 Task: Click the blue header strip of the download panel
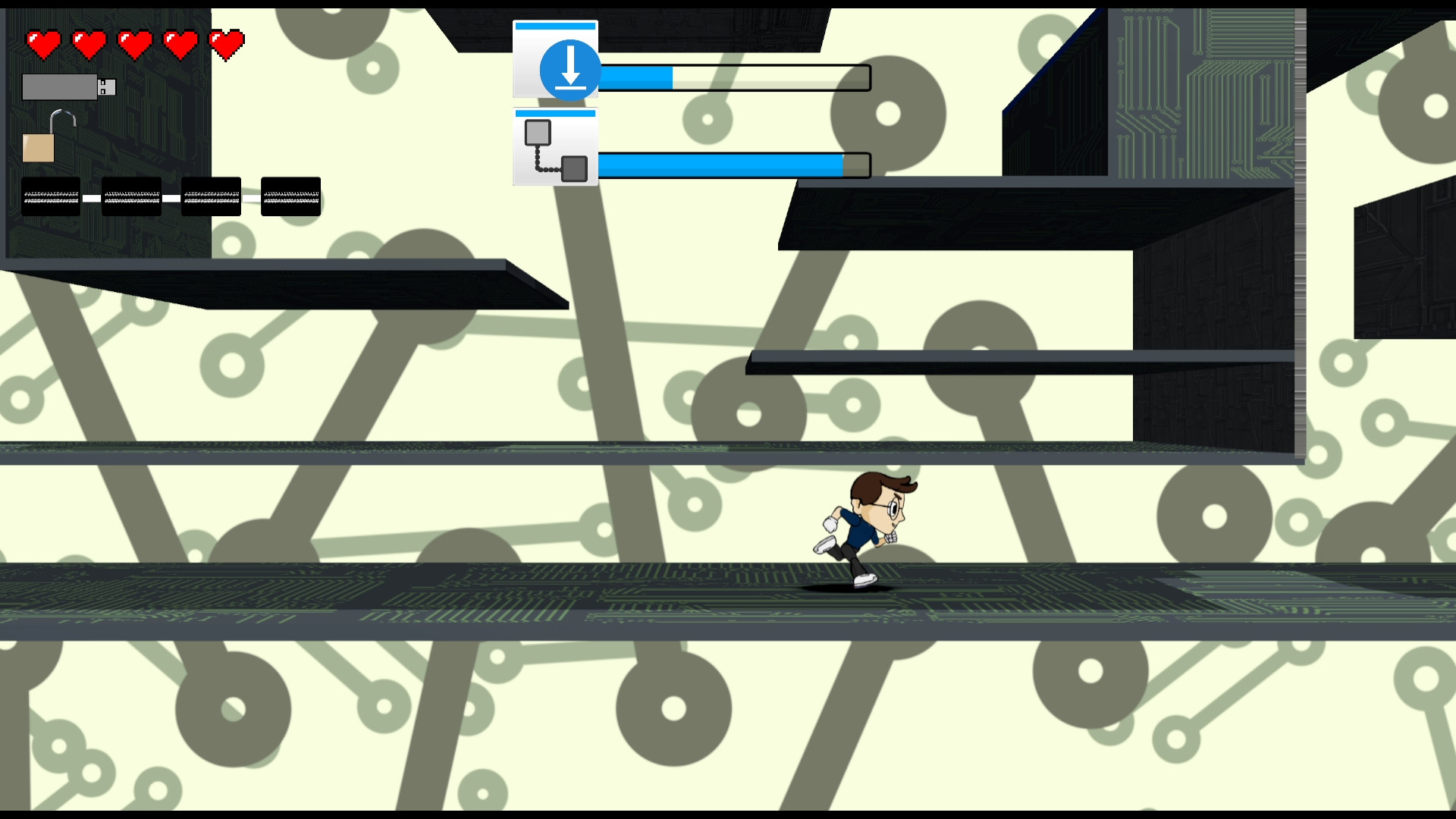click(554, 24)
